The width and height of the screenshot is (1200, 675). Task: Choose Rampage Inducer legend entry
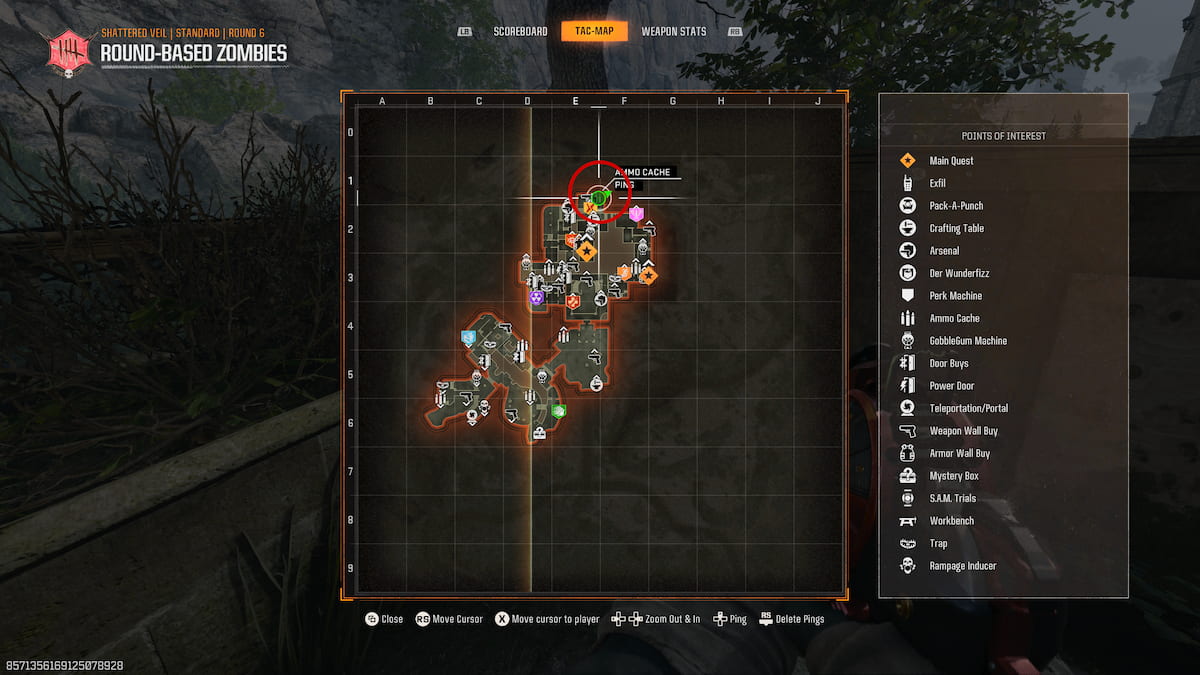pos(962,566)
